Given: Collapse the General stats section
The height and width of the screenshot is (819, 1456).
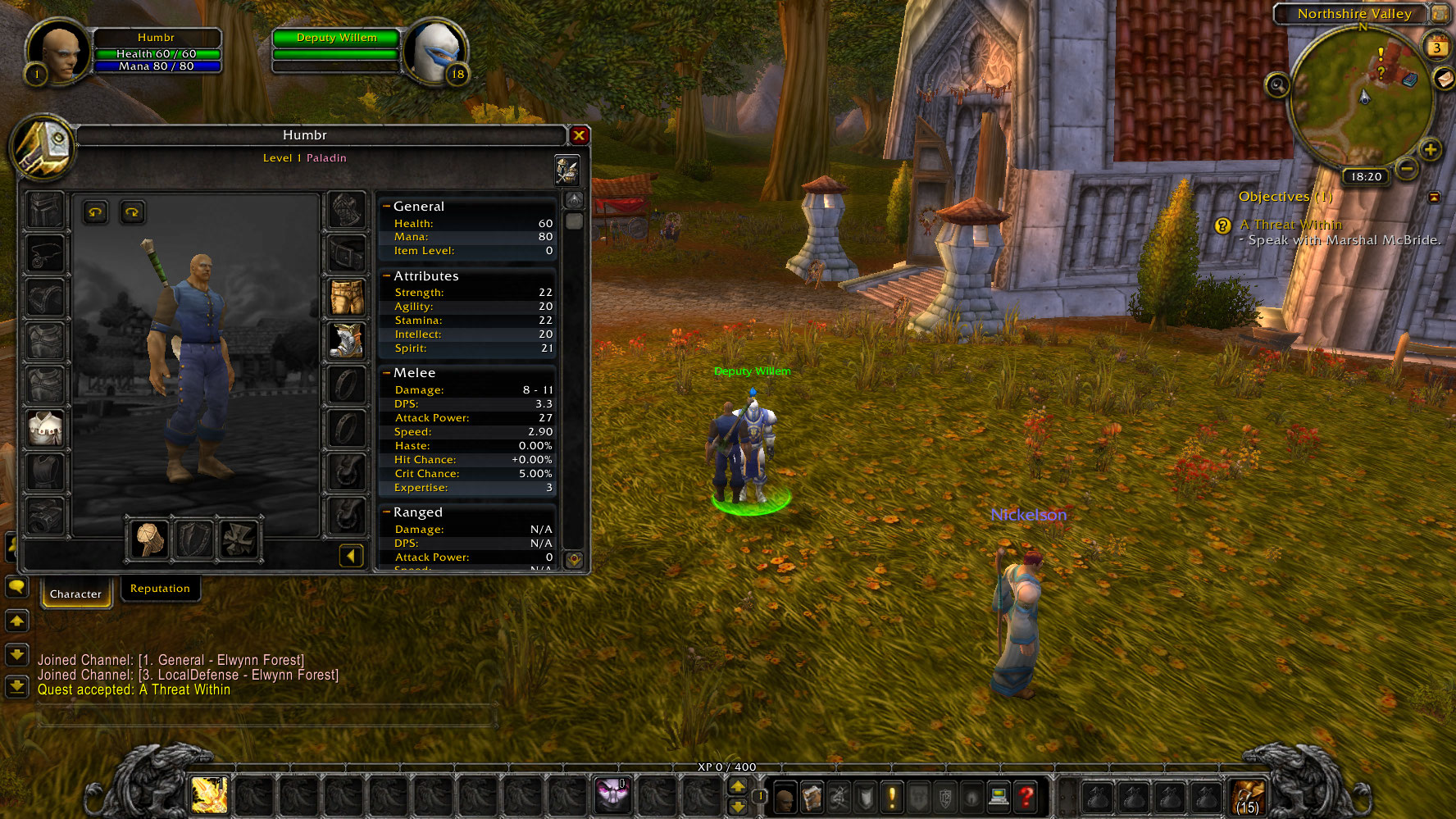Looking at the screenshot, I should (386, 207).
